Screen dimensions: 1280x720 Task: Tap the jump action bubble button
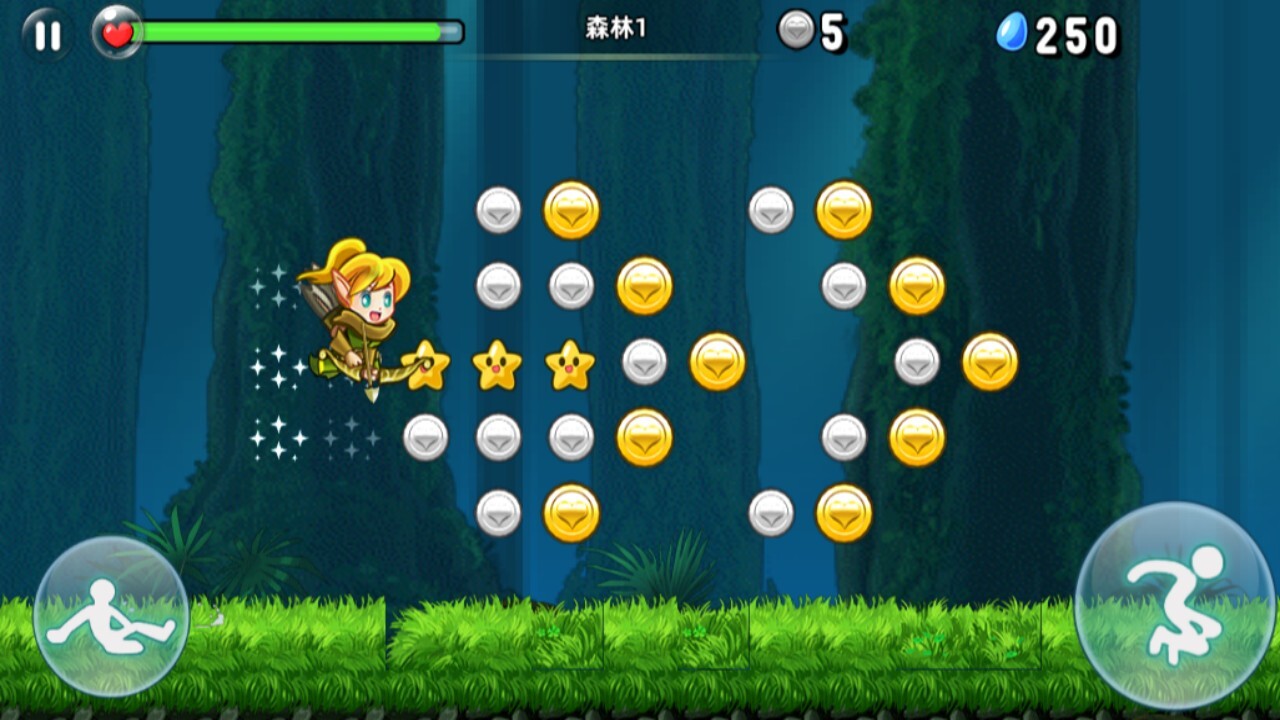pyautogui.click(x=1174, y=605)
